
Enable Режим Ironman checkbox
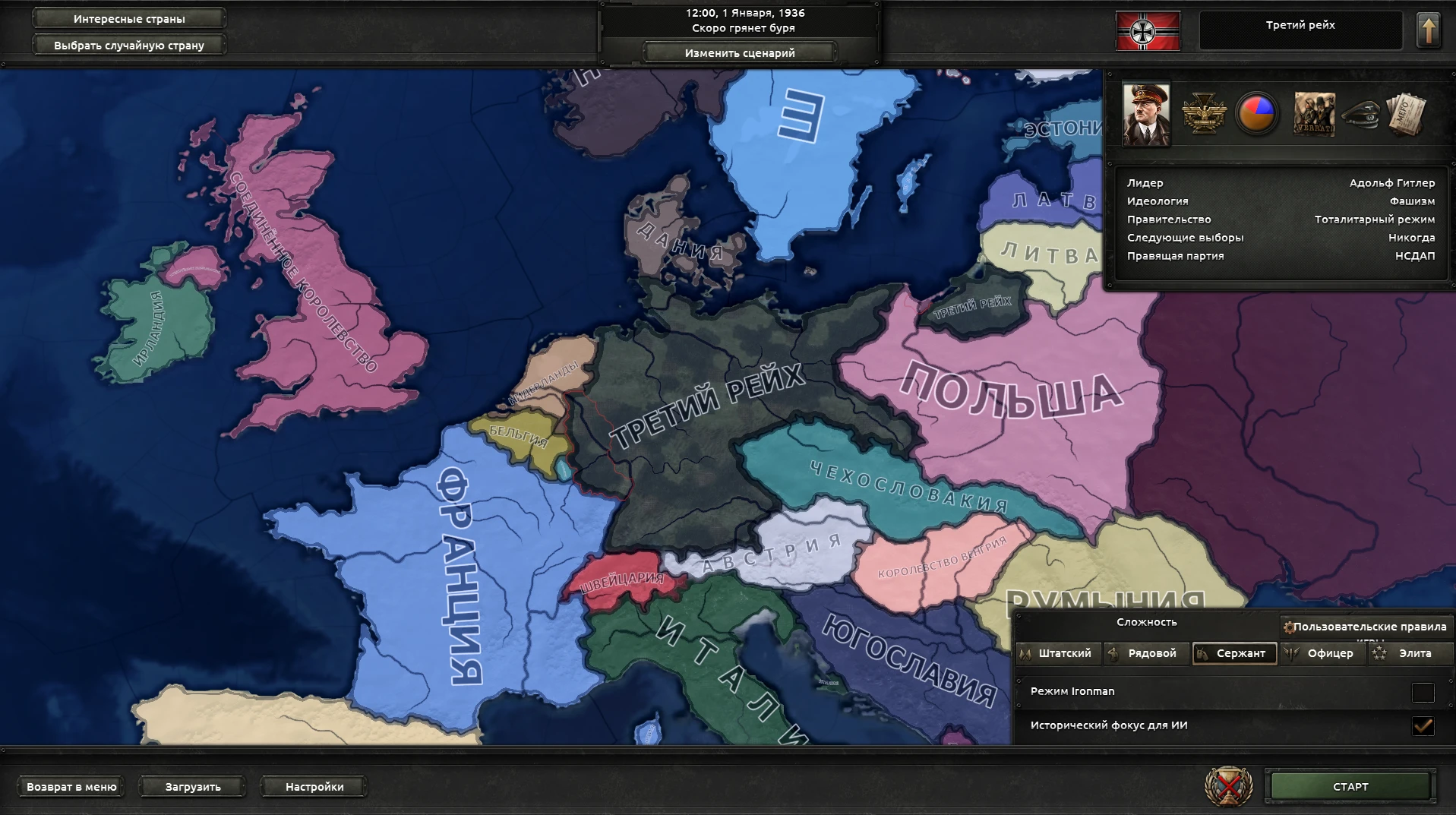[x=1423, y=691]
